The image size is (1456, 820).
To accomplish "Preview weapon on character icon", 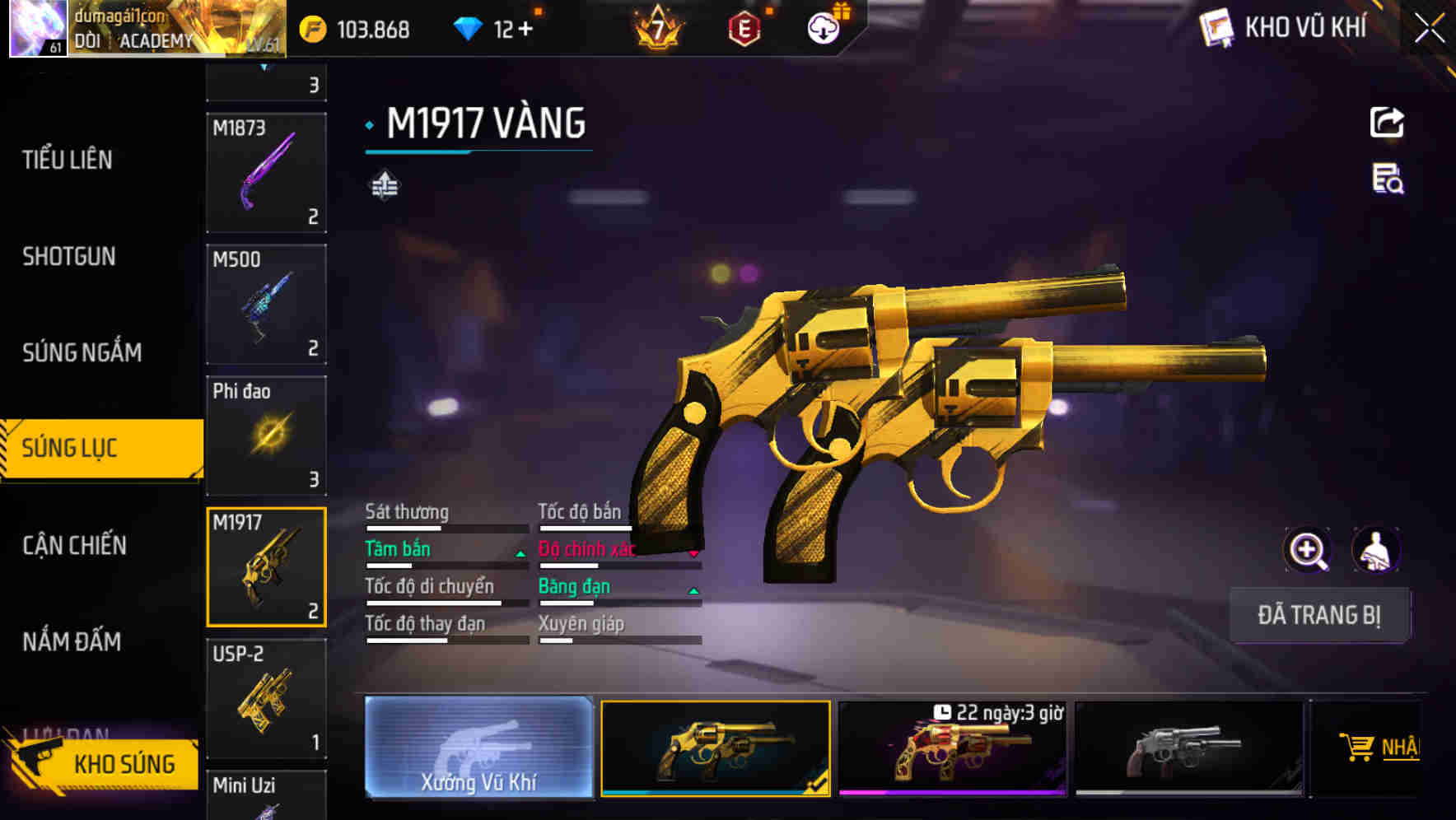I will (x=1375, y=550).
